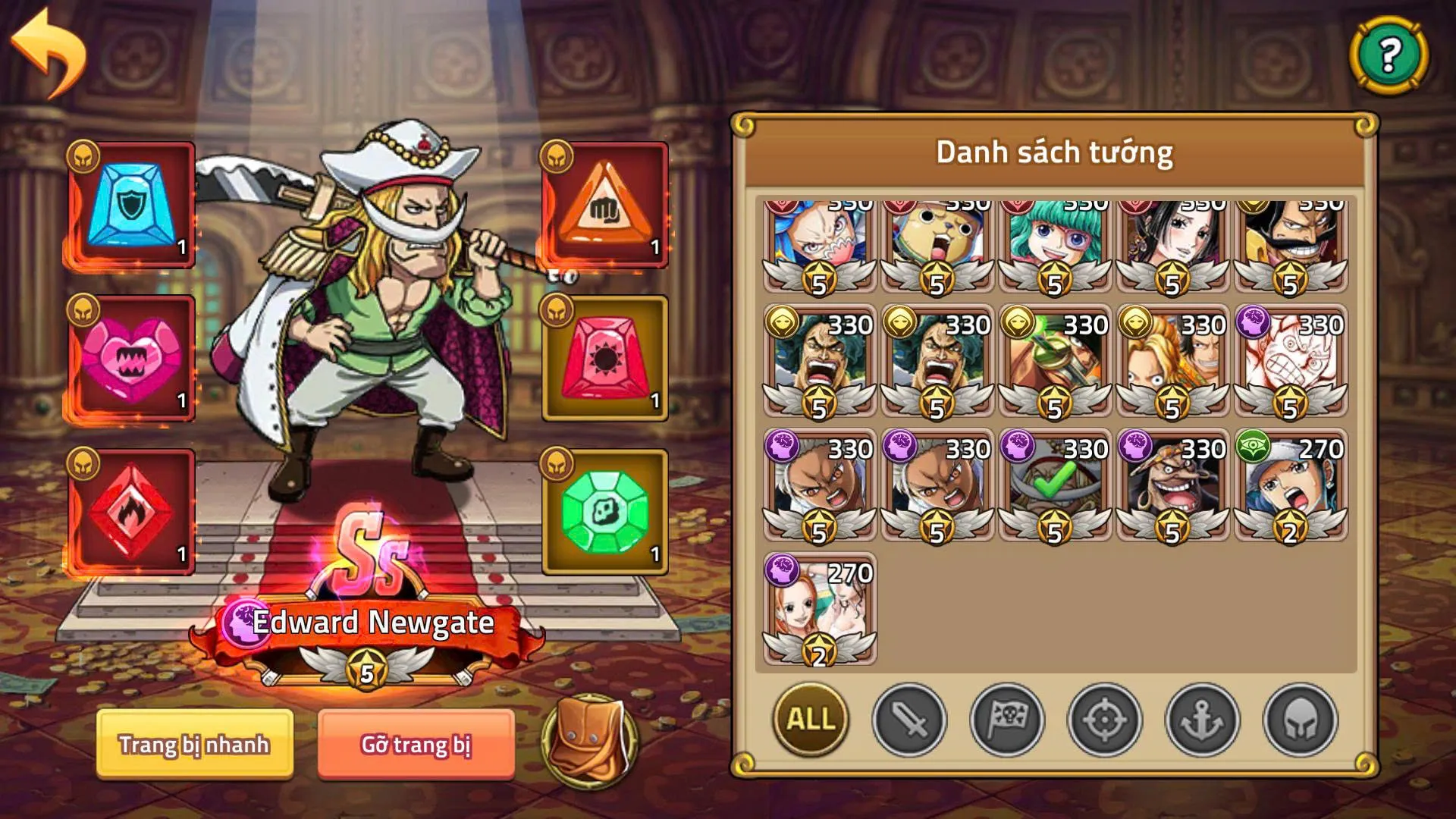Screen dimensions: 1456x819
Task: Open the green musical note gem slot
Action: 603,510
